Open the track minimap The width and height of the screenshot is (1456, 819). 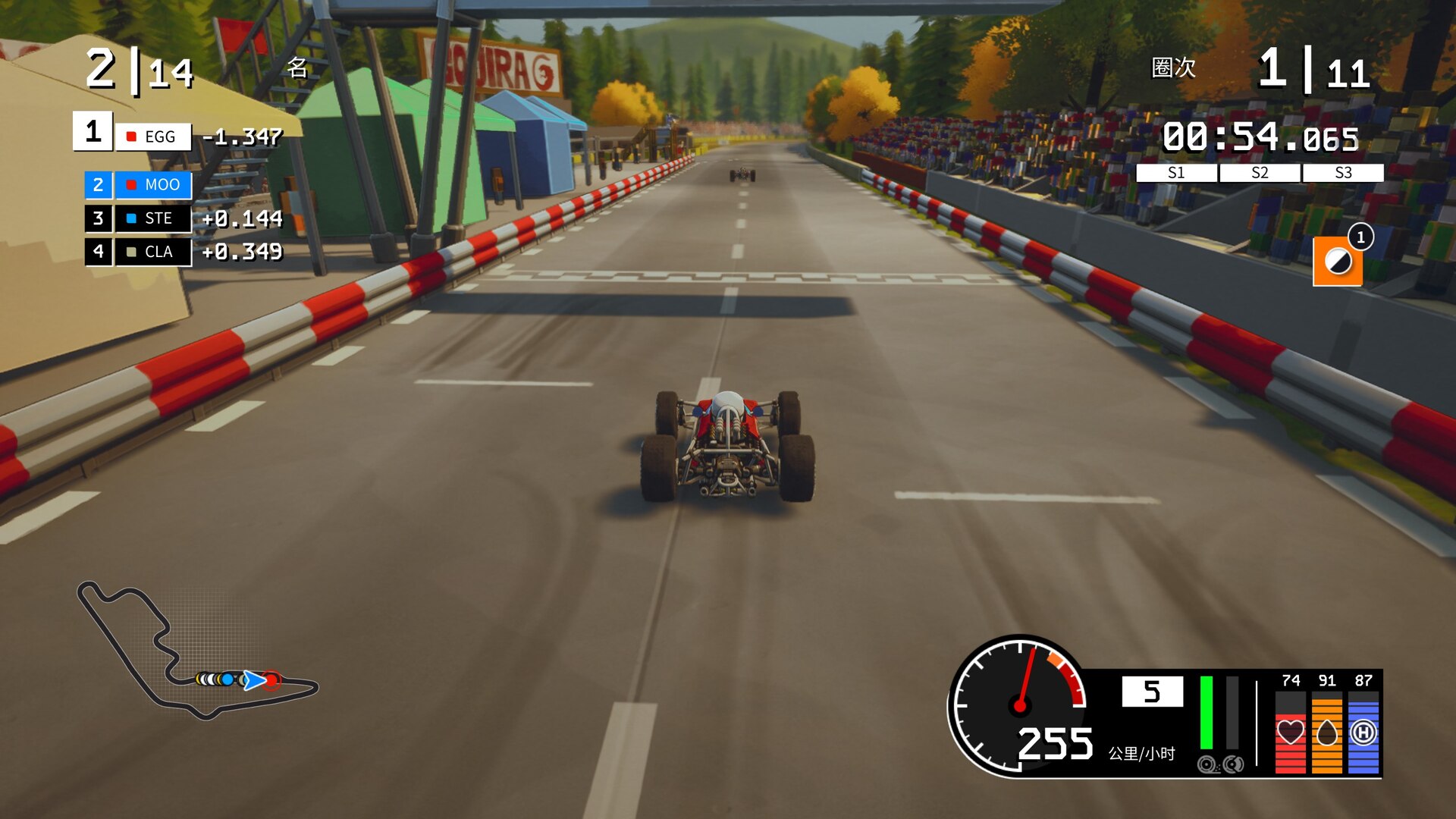click(x=197, y=654)
